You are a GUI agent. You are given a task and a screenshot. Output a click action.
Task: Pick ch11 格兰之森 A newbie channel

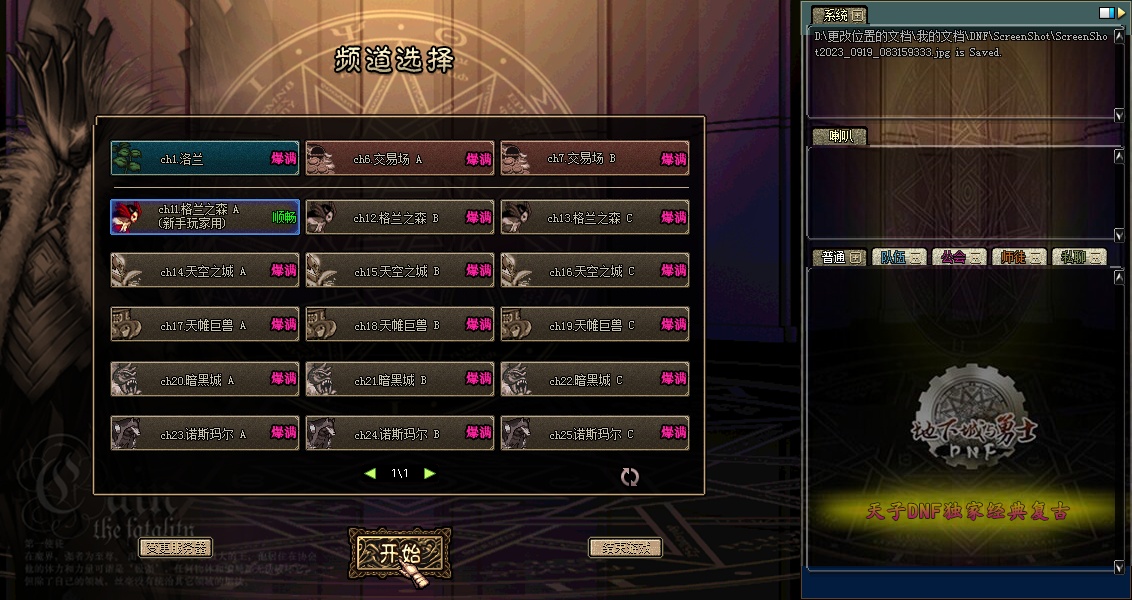(x=205, y=217)
